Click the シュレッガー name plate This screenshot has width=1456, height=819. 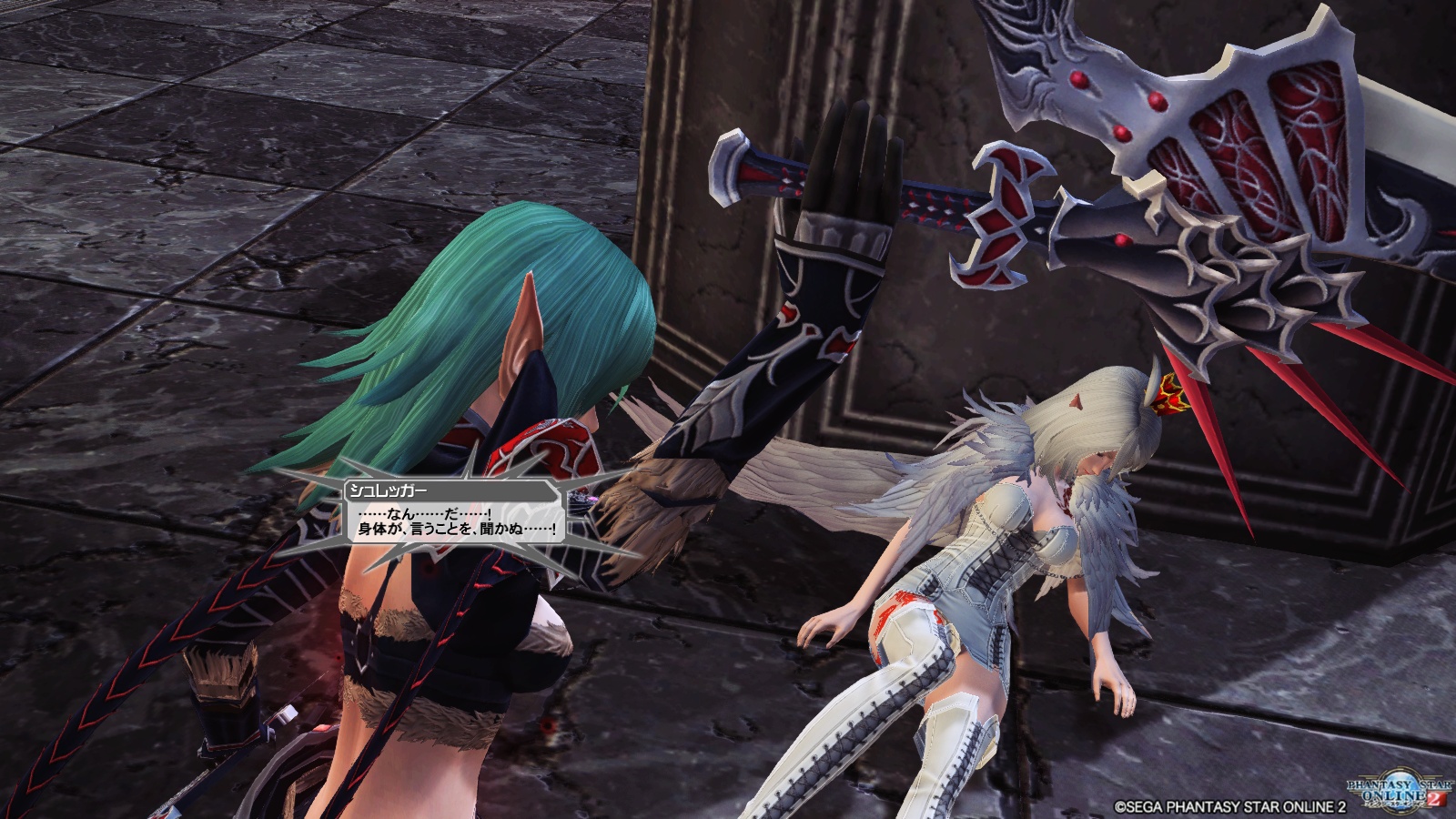point(389,489)
